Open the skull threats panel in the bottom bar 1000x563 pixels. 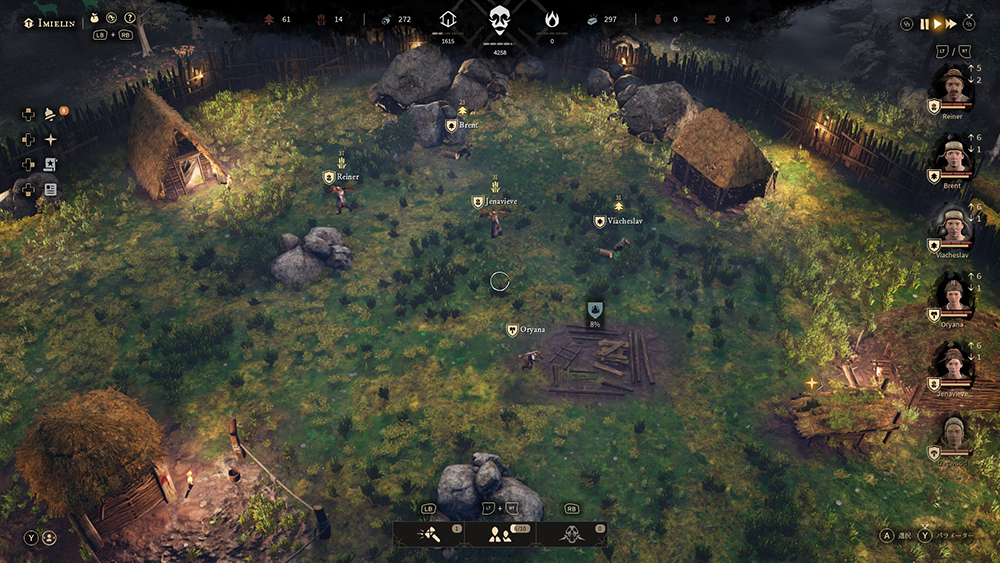coord(572,535)
